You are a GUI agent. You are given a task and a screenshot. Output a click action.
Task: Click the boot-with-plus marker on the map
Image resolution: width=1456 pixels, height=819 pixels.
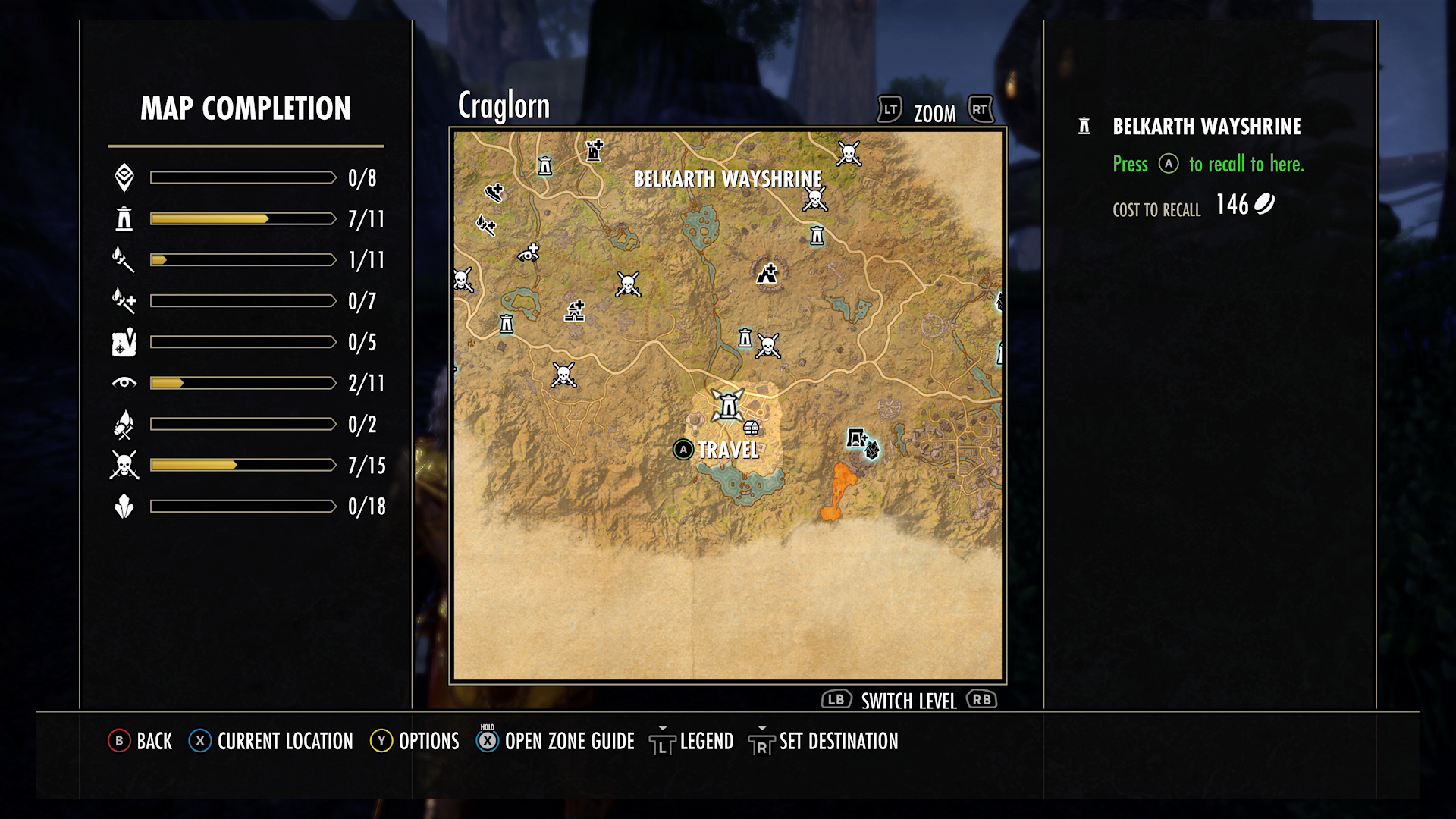pos(494,192)
